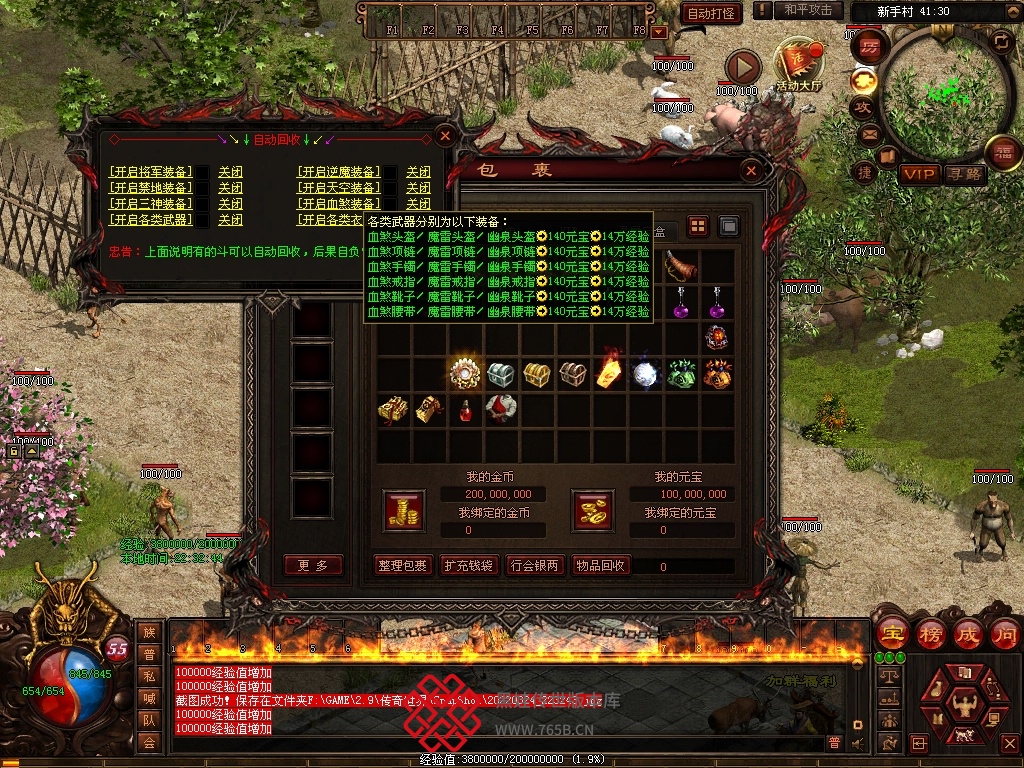Viewport: 1024px width, 768px height.
Task: Select the golden treasure chest item
Action: tap(537, 374)
